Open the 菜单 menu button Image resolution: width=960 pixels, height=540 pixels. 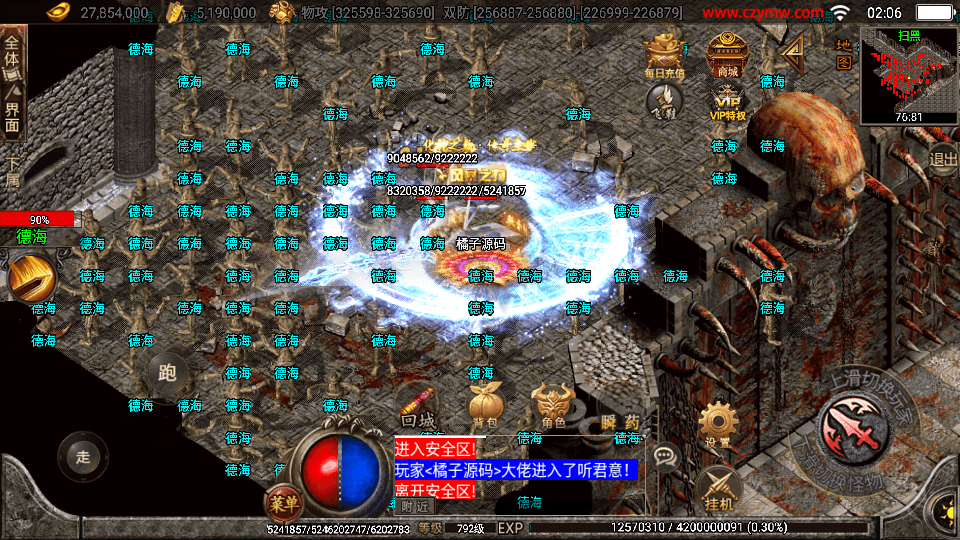tap(284, 503)
